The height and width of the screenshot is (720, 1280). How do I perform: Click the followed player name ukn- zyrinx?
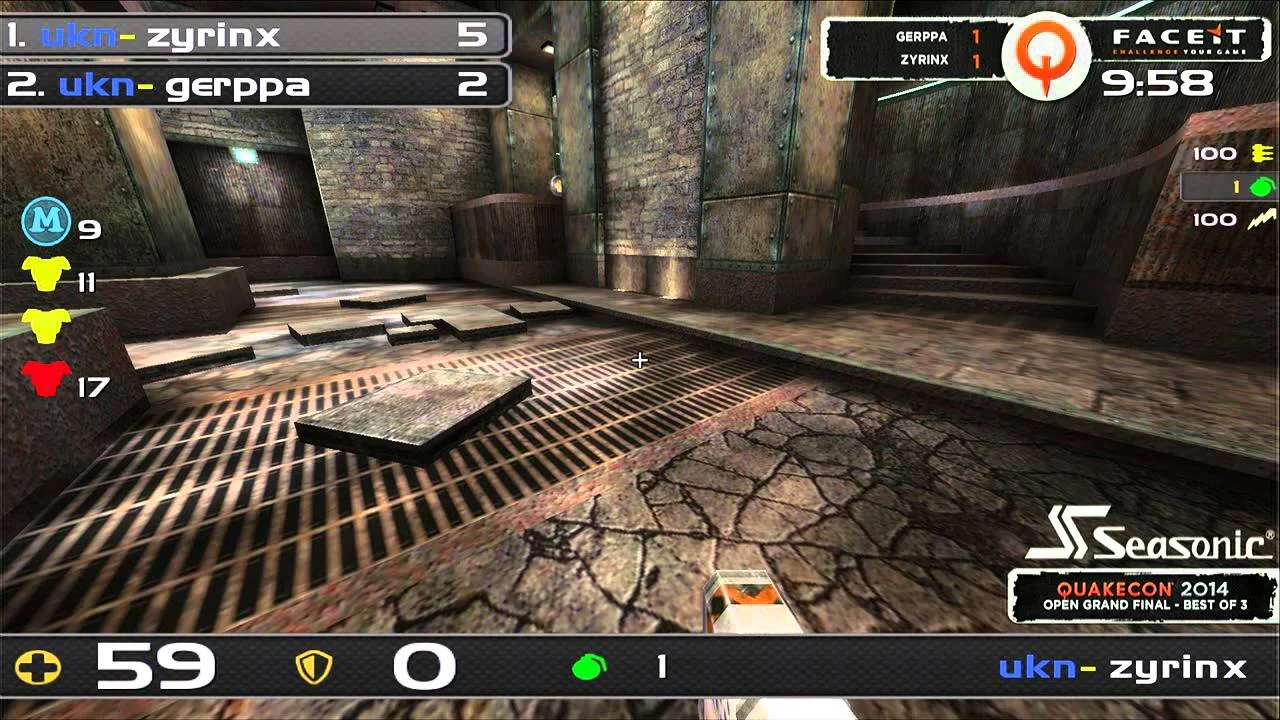pos(1122,667)
